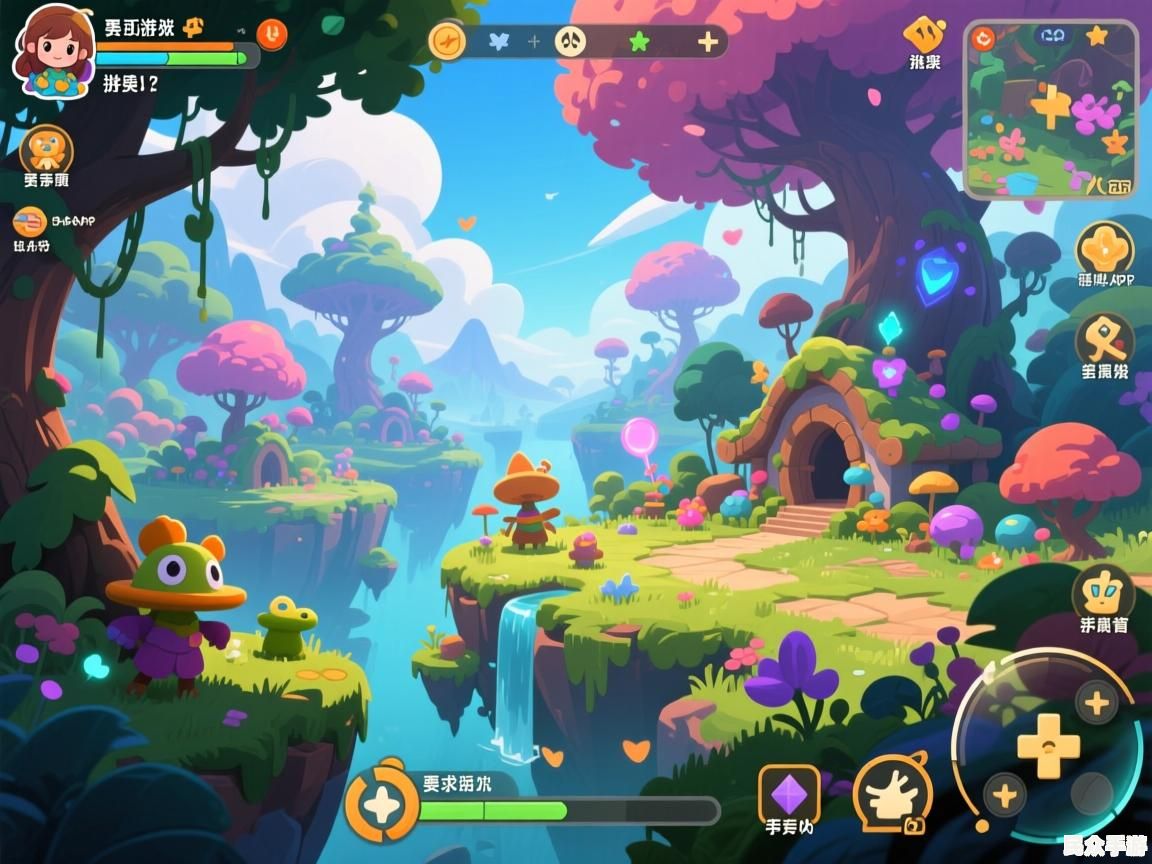Tap the orange round button beside the name
The height and width of the screenshot is (864, 1152).
point(271,34)
